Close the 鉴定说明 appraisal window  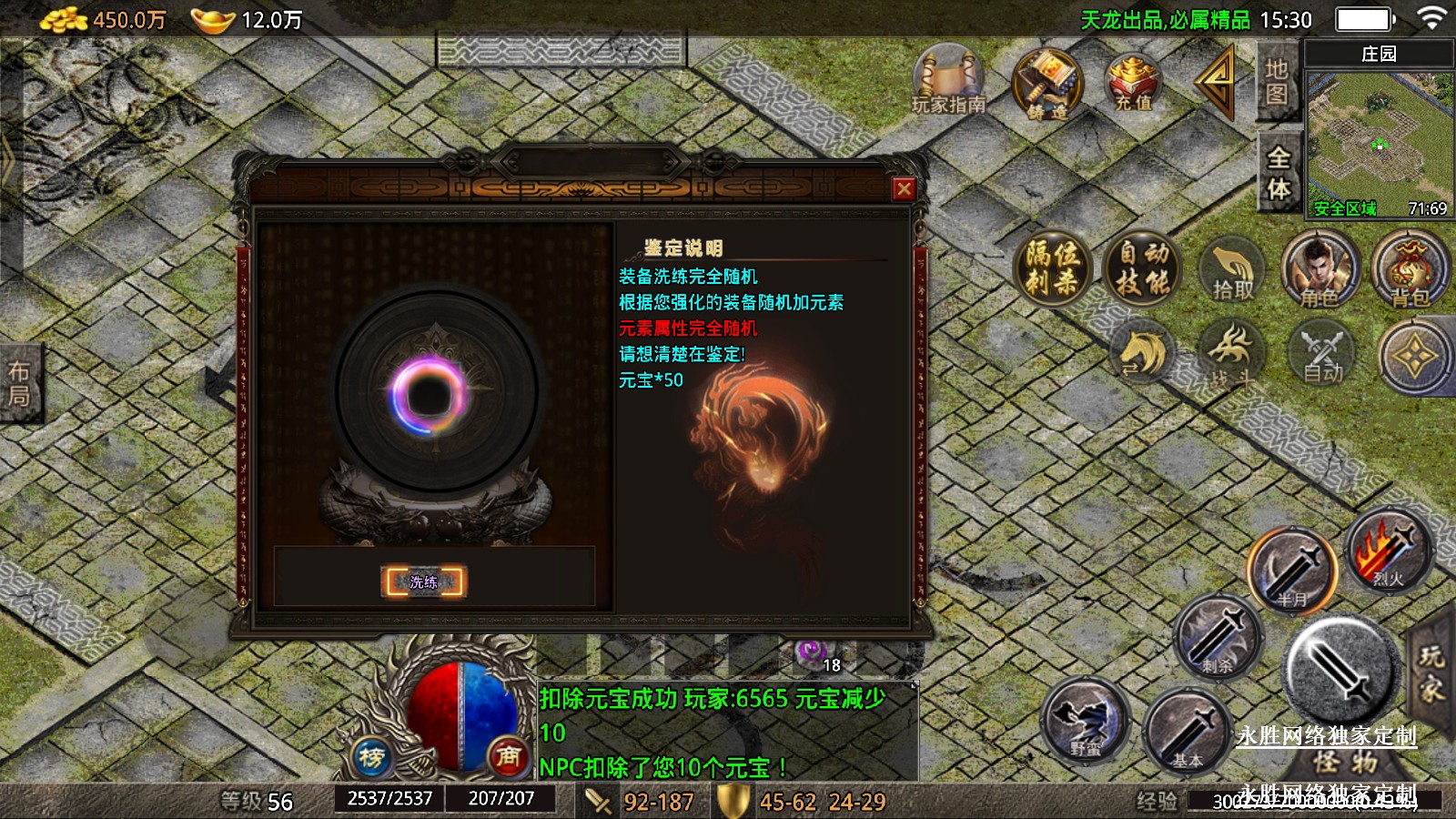904,188
